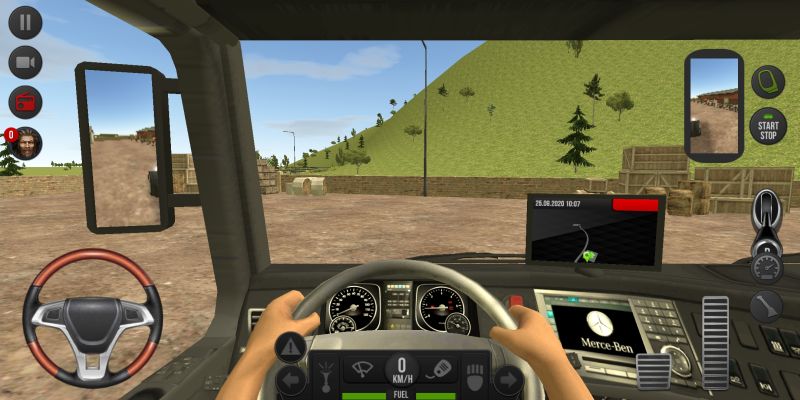
Task: Activate the right turn signal
Action: pos(508,380)
